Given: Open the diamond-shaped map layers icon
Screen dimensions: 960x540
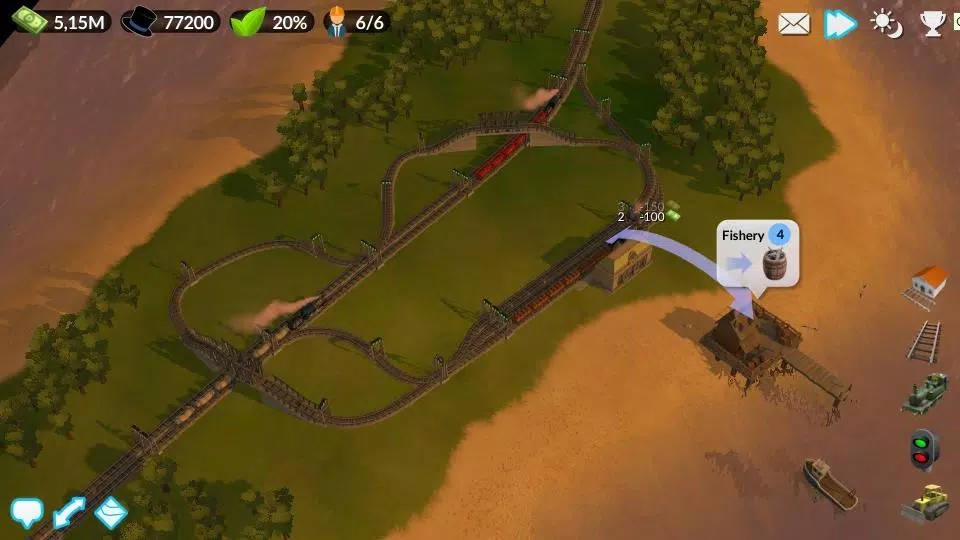Looking at the screenshot, I should pos(111,513).
